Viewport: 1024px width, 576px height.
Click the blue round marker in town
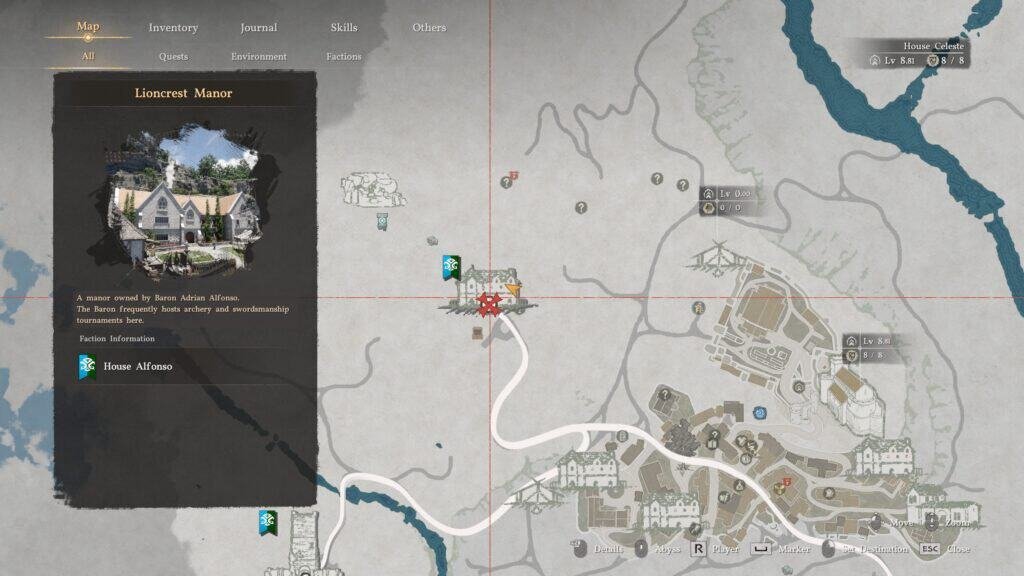tap(760, 412)
